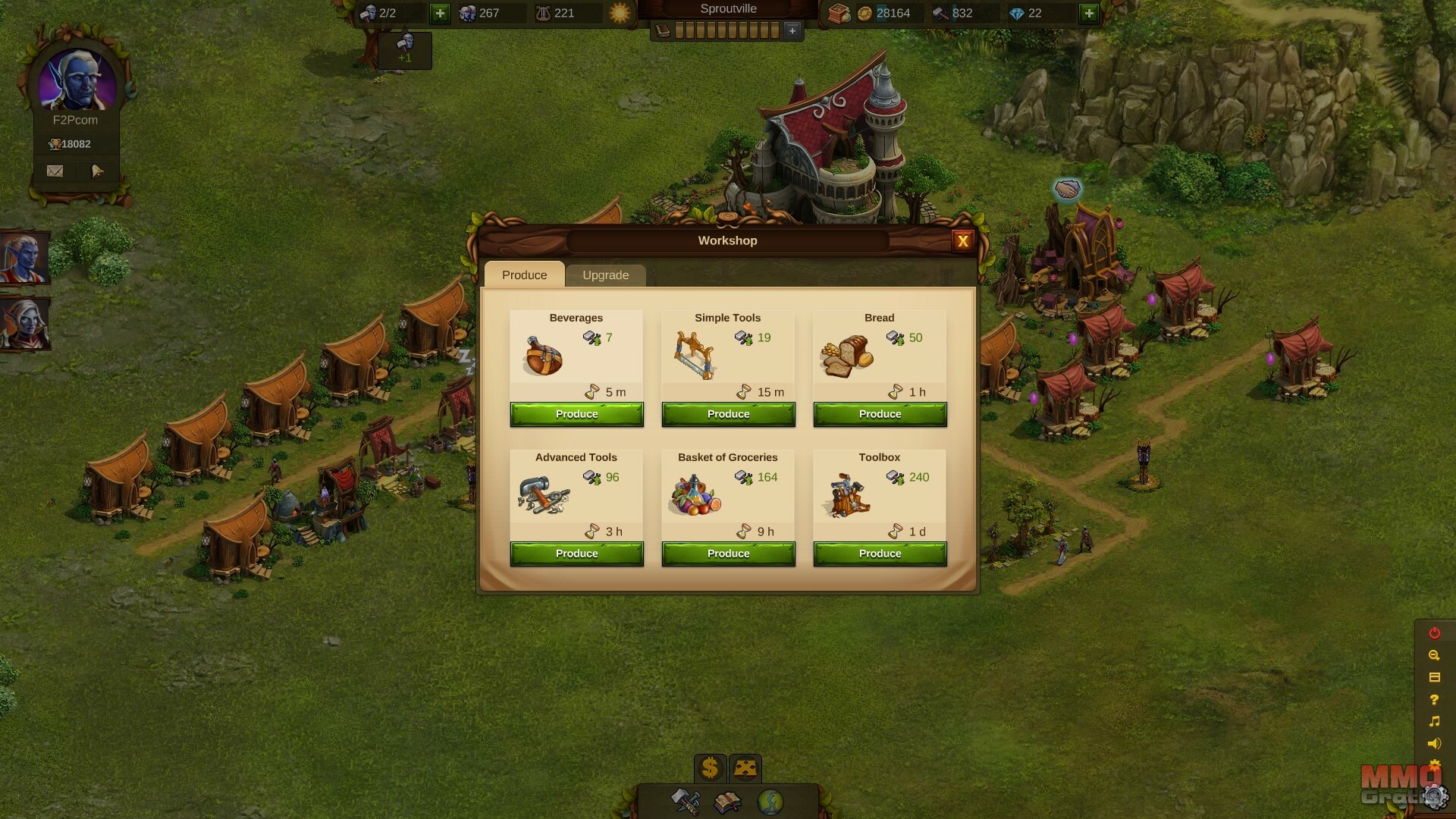1456x819 pixels.
Task: Activate the move-building arrows button
Action: (x=745, y=768)
